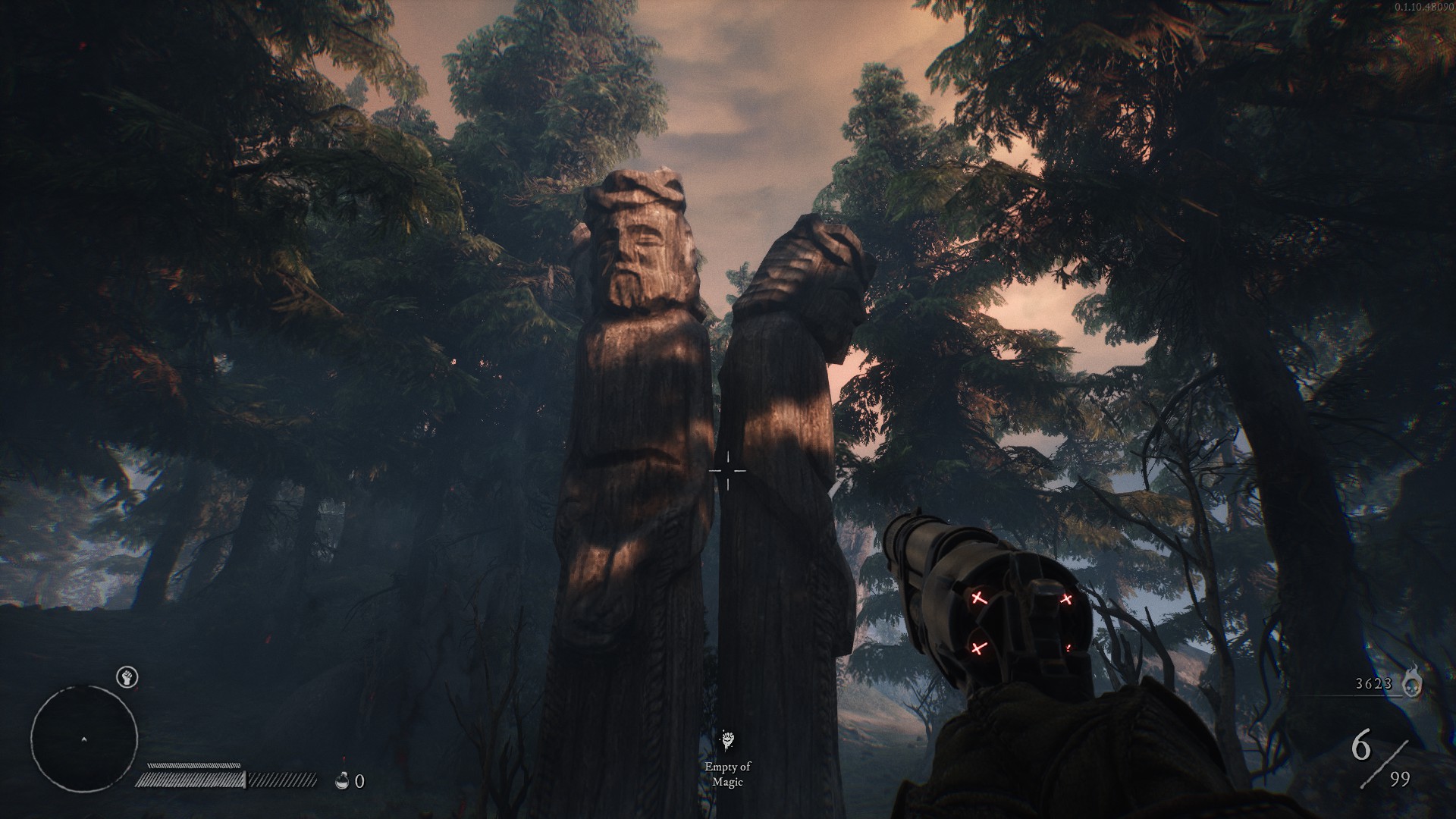Click the witchfire flame currency icon
Image resolution: width=1456 pixels, height=819 pixels.
coord(1412,682)
